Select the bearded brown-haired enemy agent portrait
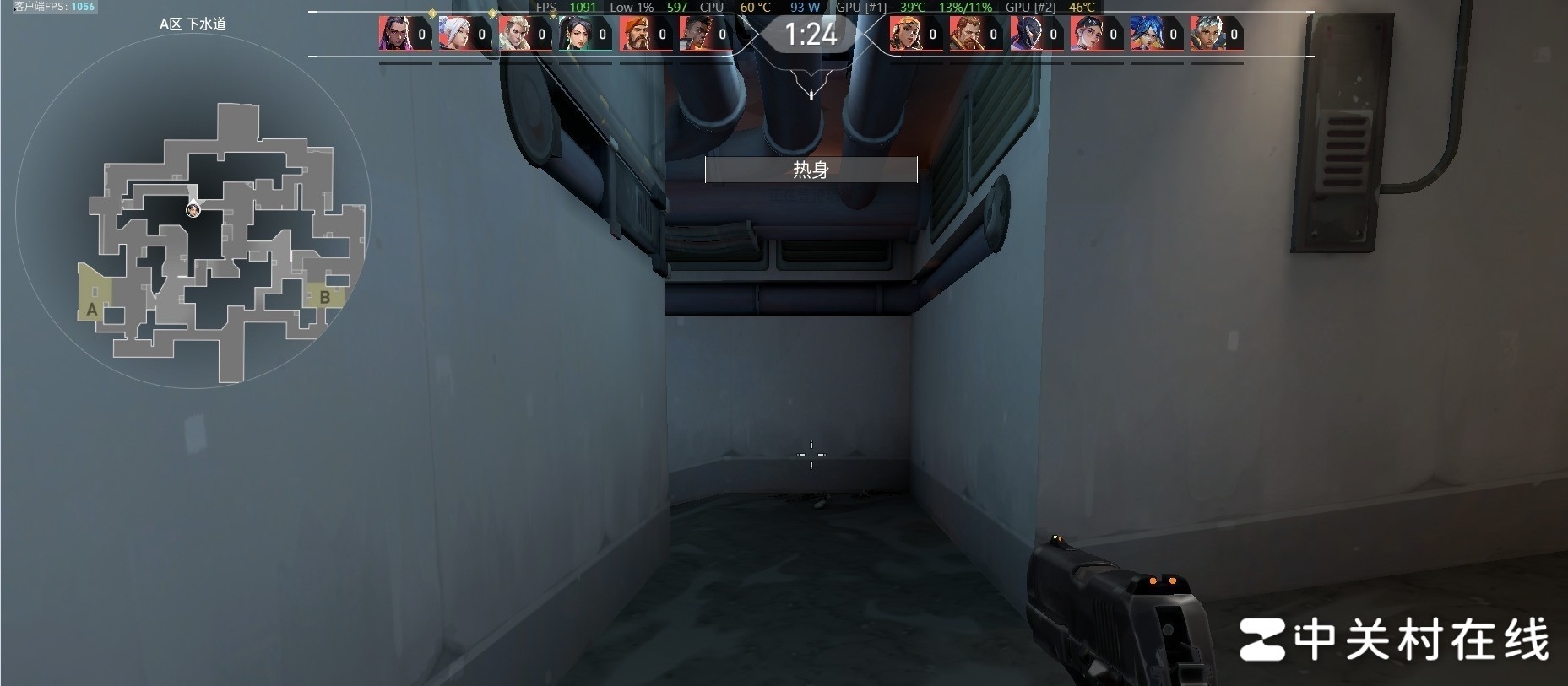The height and width of the screenshot is (686, 1568). (965, 34)
